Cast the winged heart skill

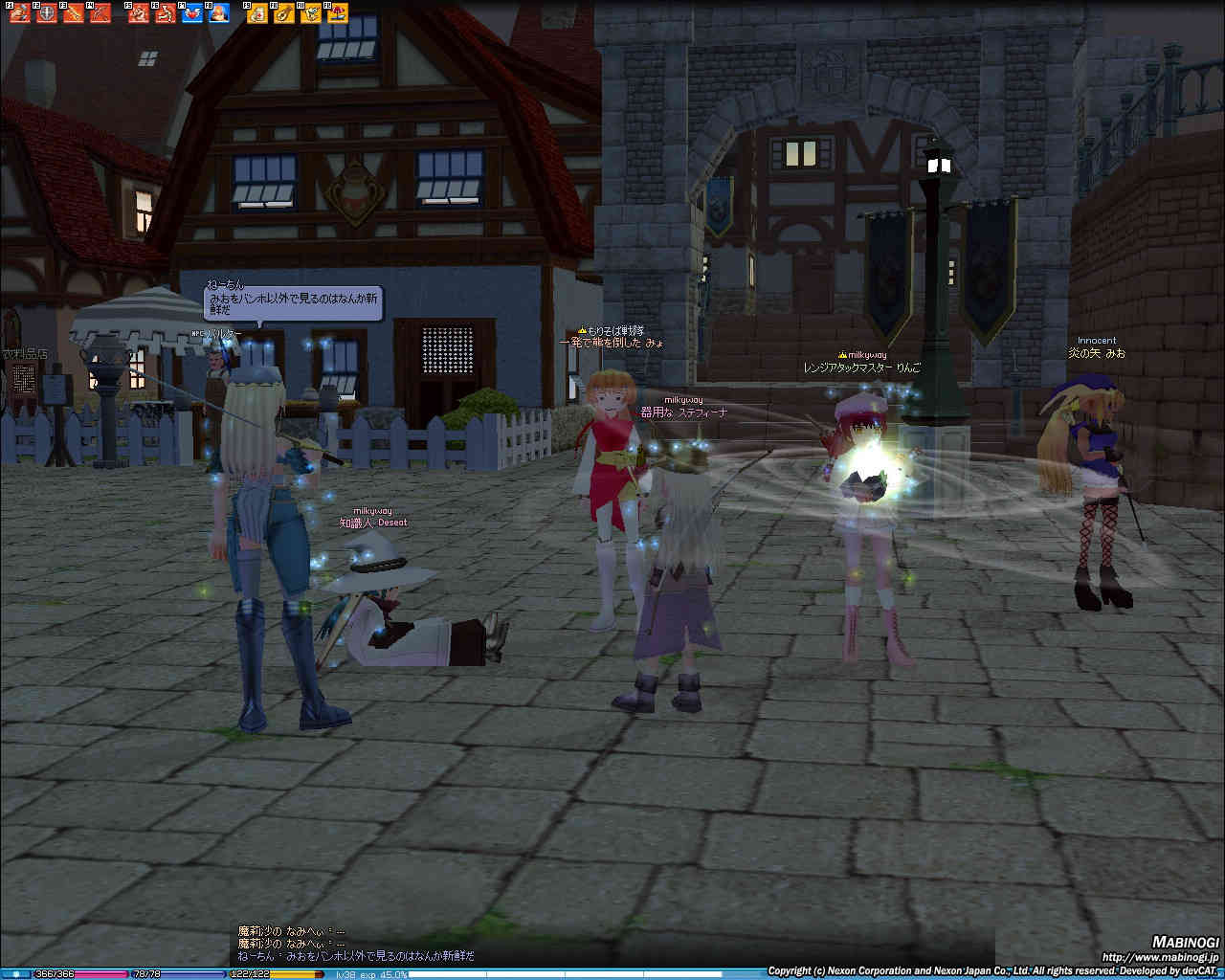pyautogui.click(x=192, y=13)
